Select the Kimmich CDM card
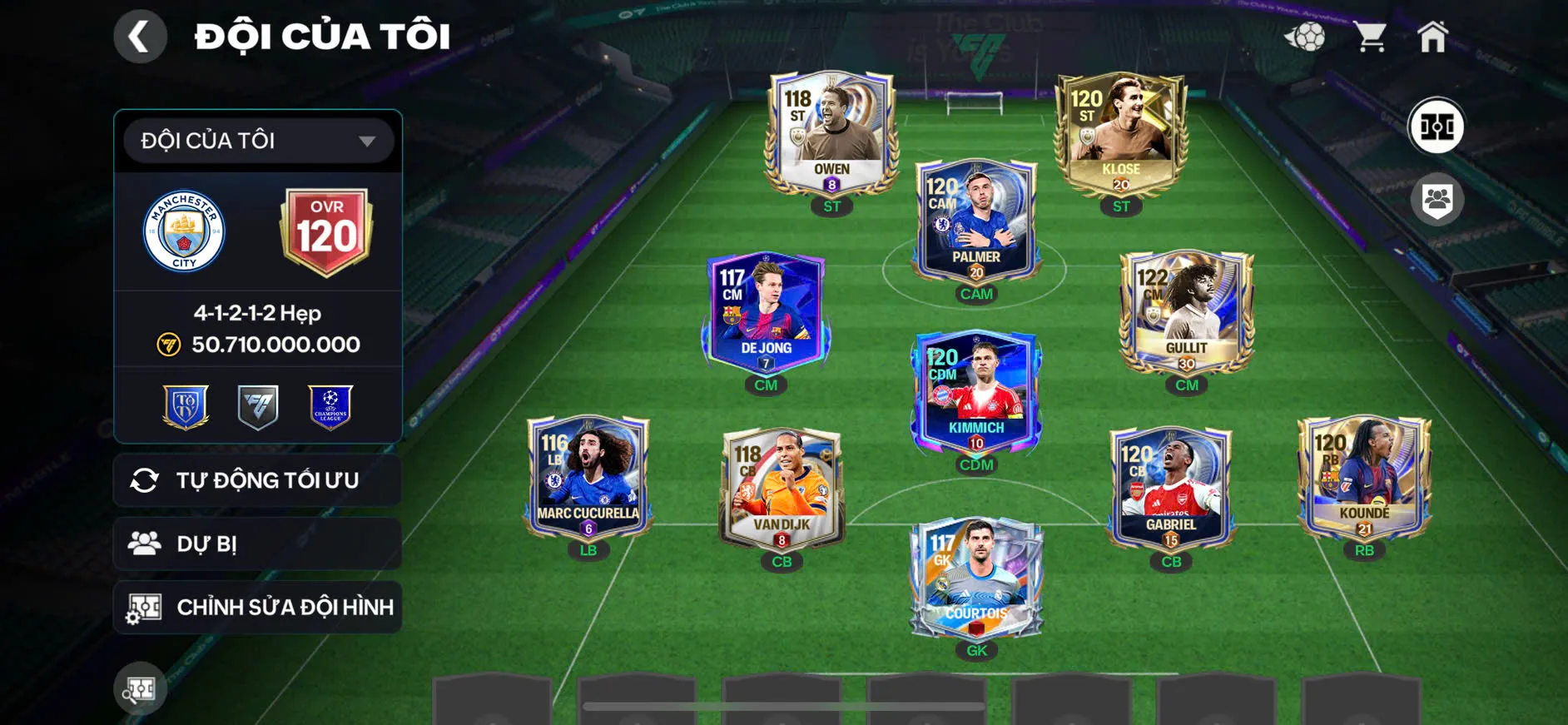Viewport: 1568px width, 725px height. click(x=976, y=393)
